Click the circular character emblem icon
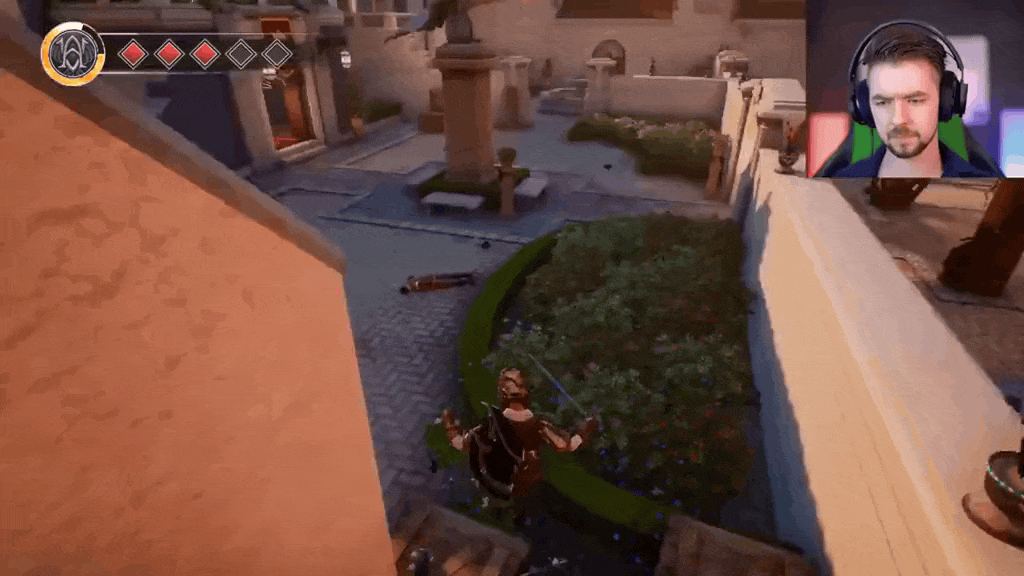The width and height of the screenshot is (1024, 576). pos(73,53)
